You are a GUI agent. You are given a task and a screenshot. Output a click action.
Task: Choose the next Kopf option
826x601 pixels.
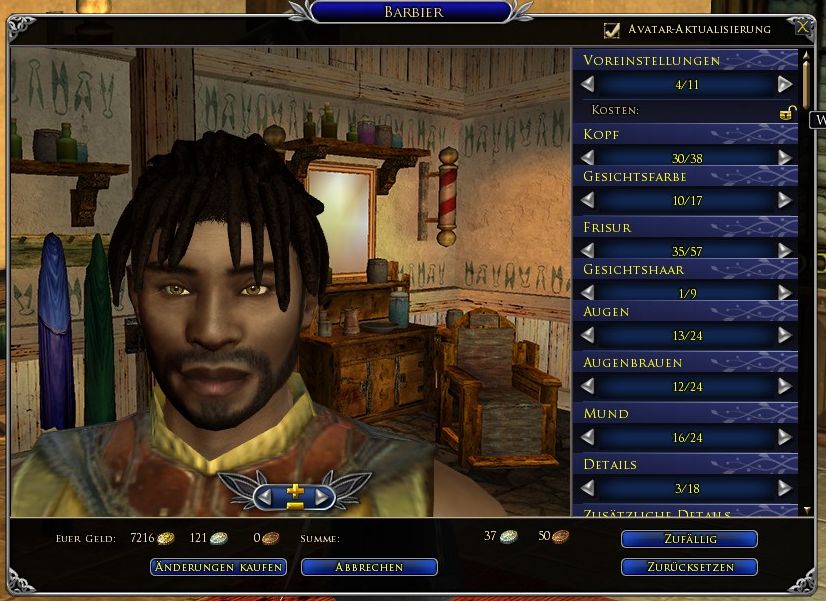tap(784, 158)
